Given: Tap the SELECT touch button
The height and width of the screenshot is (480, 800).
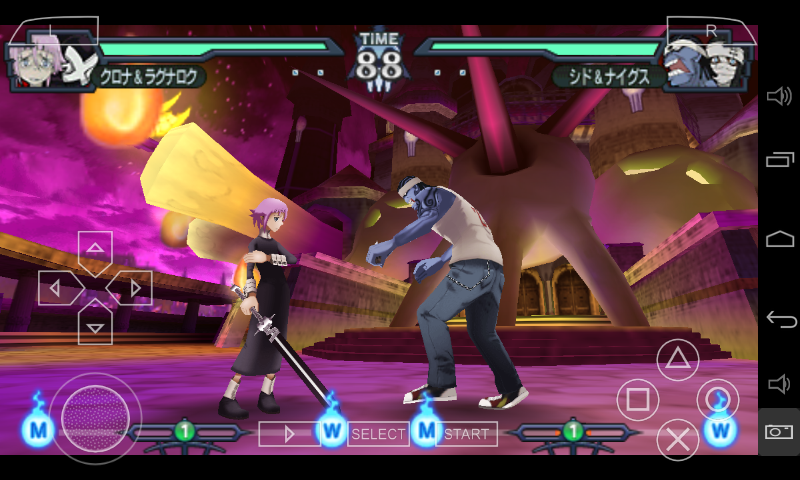Looking at the screenshot, I should point(377,434).
